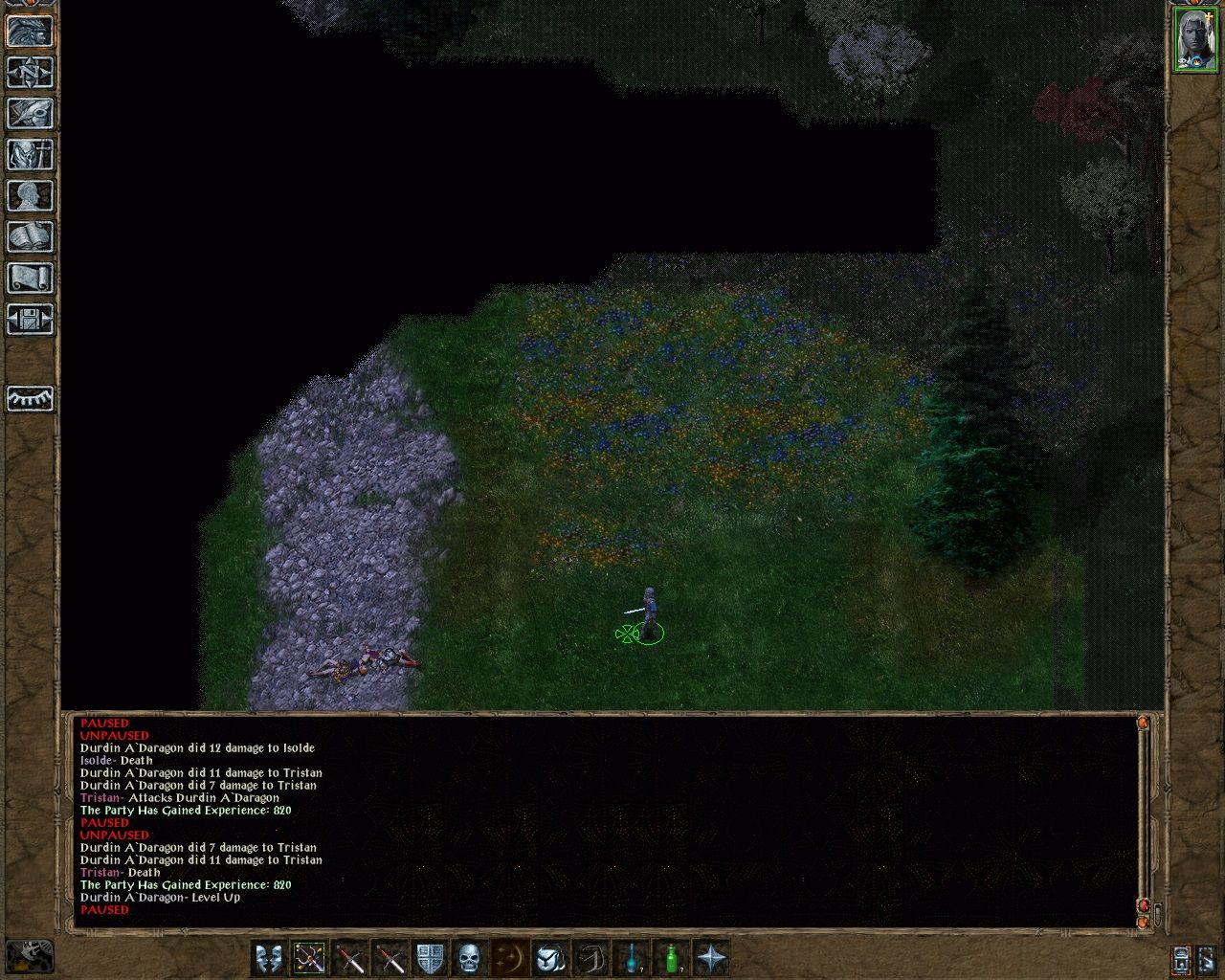The image size is (1225, 980).
Task: Open the journal quill button
Action: 30,113
